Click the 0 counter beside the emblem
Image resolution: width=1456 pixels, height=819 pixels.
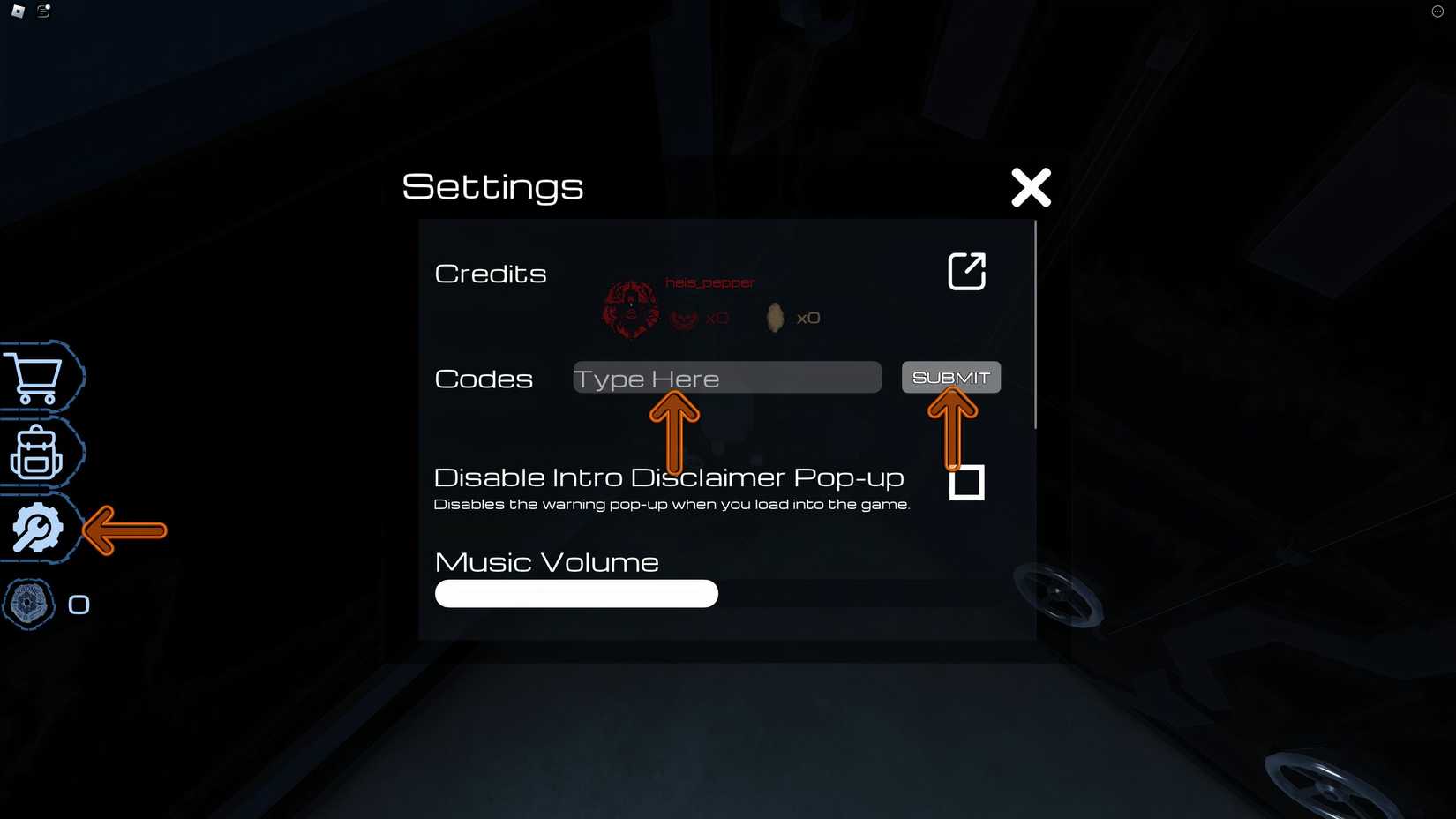tap(79, 604)
